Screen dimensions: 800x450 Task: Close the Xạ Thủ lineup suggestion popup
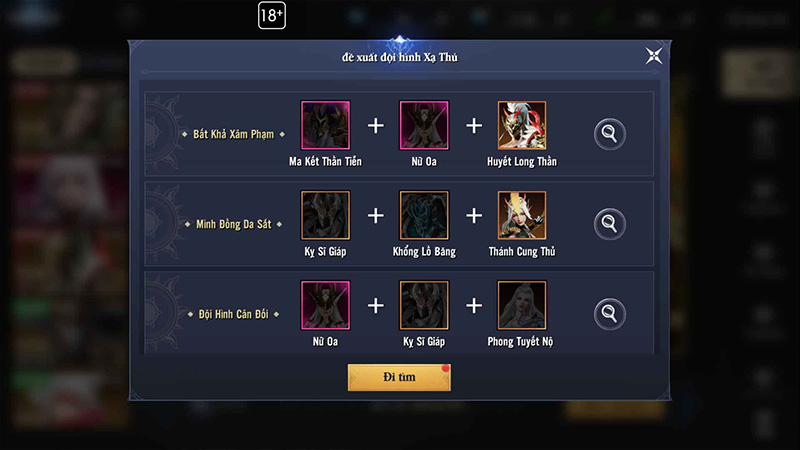(654, 56)
